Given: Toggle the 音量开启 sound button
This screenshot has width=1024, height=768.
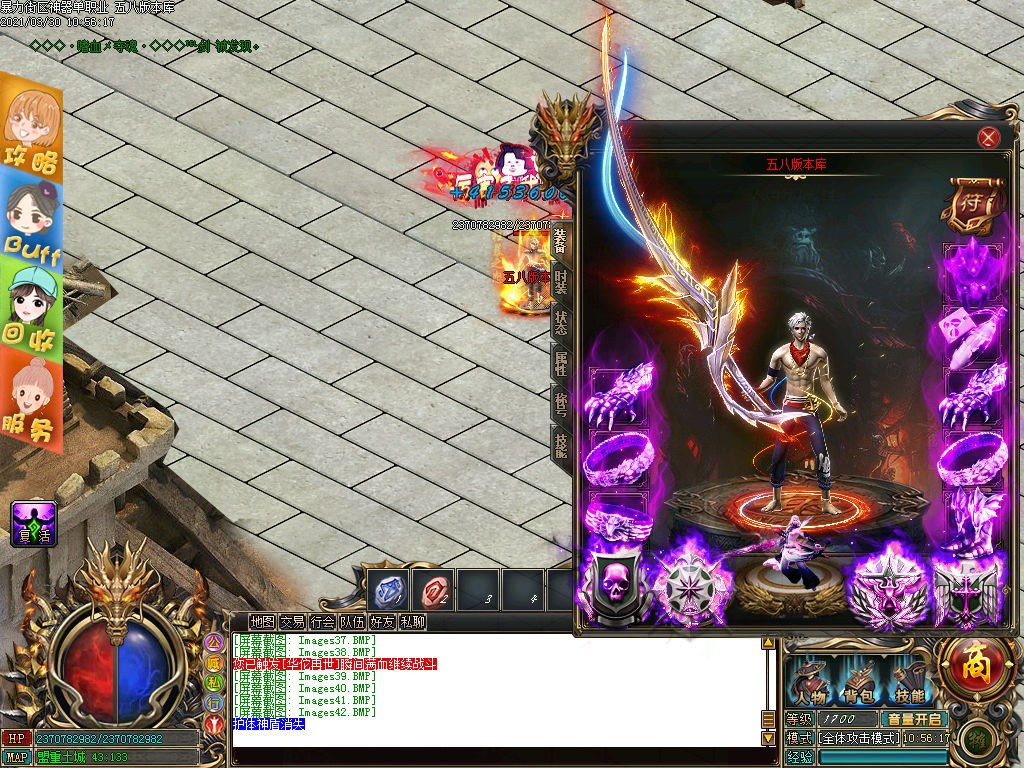Looking at the screenshot, I should (x=911, y=719).
